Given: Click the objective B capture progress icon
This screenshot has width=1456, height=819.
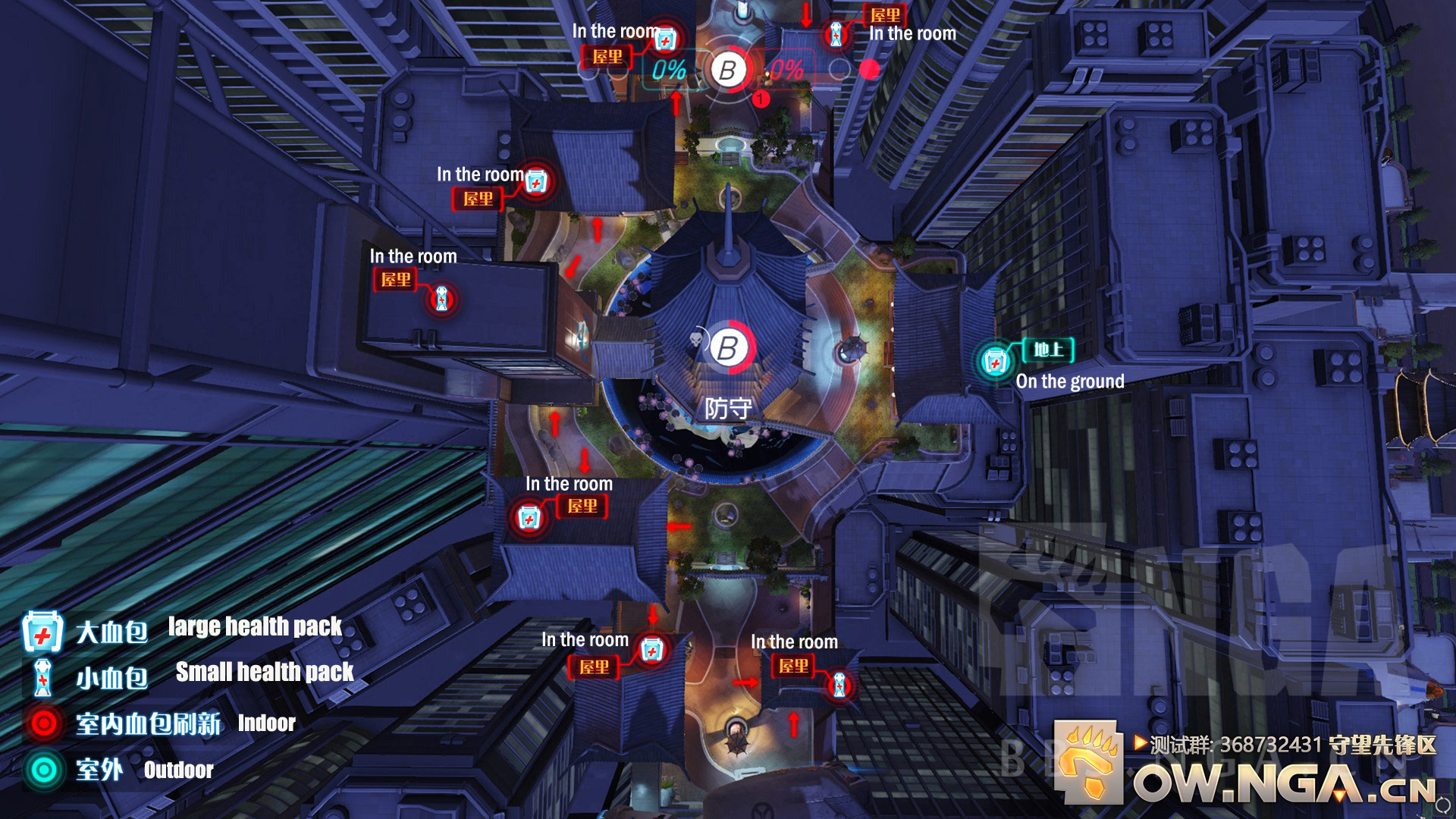Looking at the screenshot, I should (728, 71).
